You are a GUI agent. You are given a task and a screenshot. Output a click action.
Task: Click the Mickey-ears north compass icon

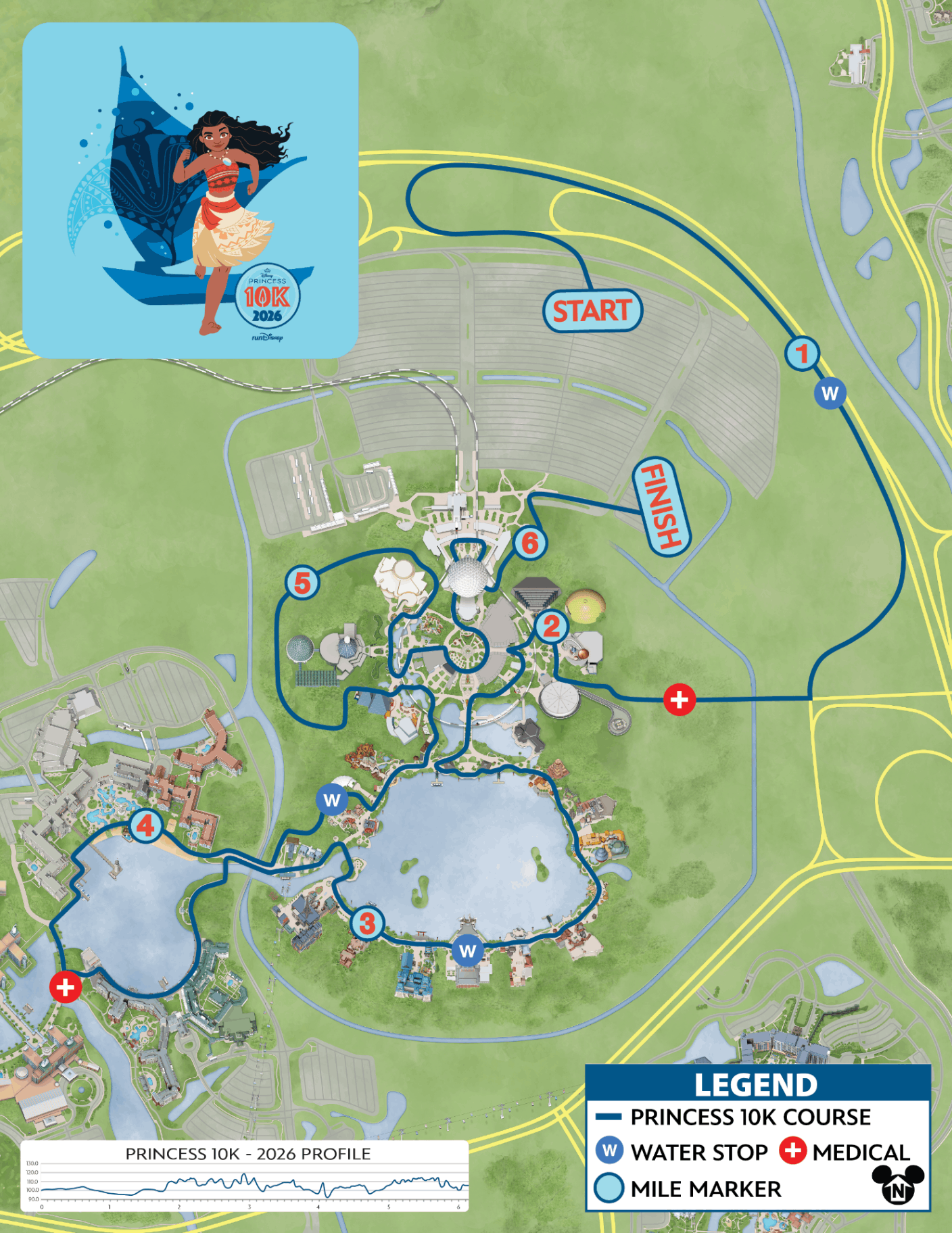click(x=898, y=1185)
